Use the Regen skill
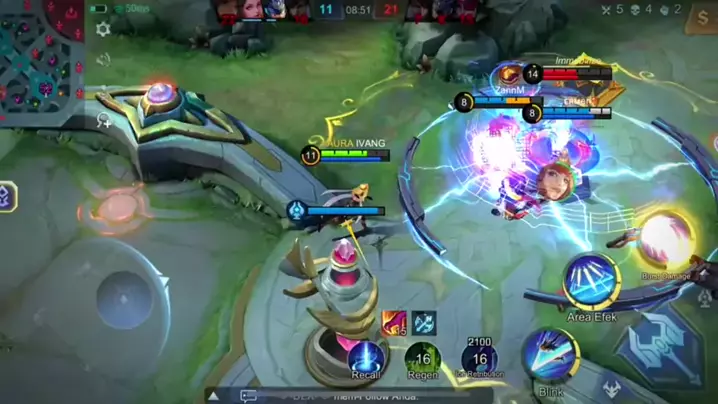718x404 pixels. 422,358
